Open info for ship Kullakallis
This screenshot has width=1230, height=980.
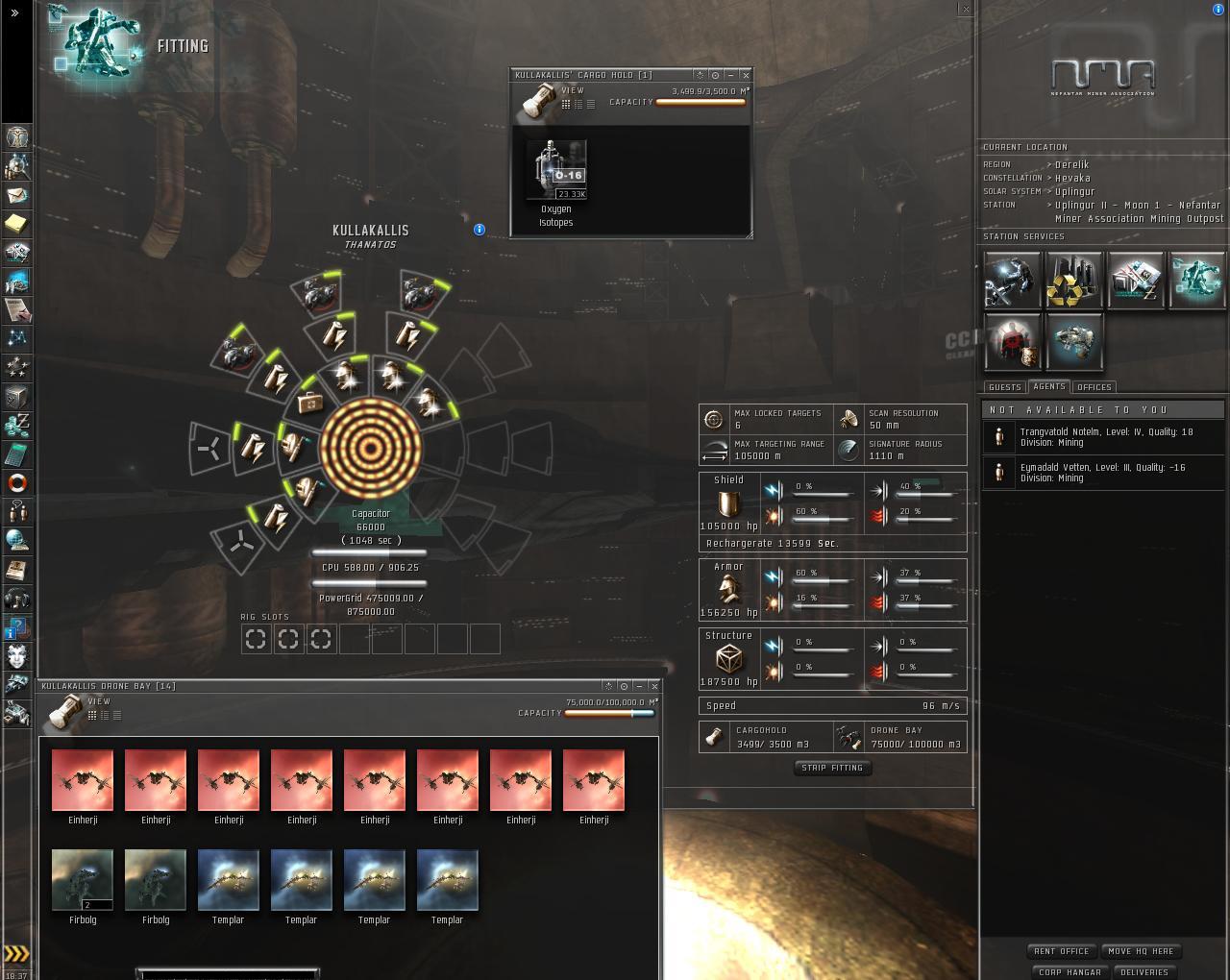[x=480, y=230]
